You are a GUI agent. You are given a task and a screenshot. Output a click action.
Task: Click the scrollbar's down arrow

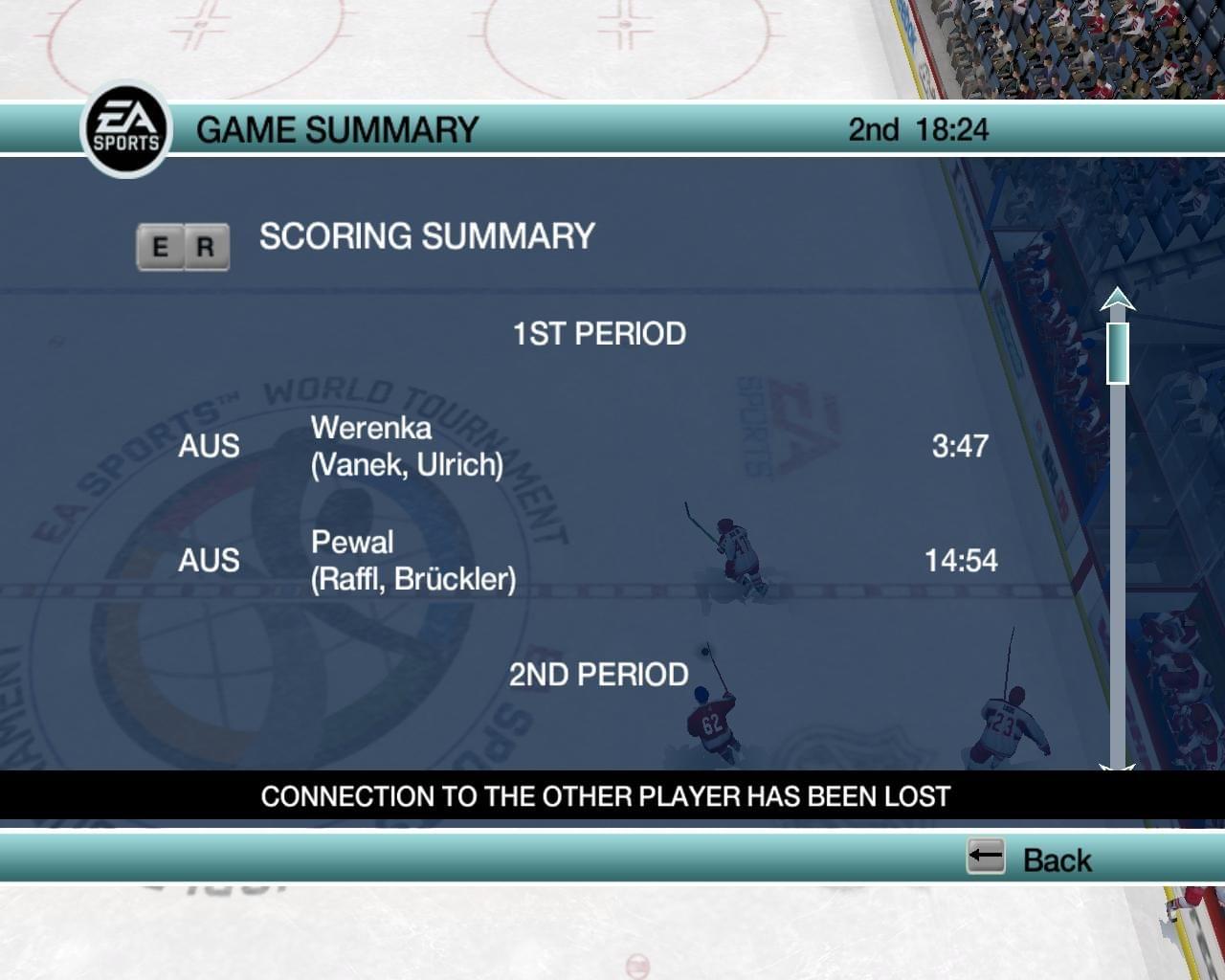[1117, 766]
